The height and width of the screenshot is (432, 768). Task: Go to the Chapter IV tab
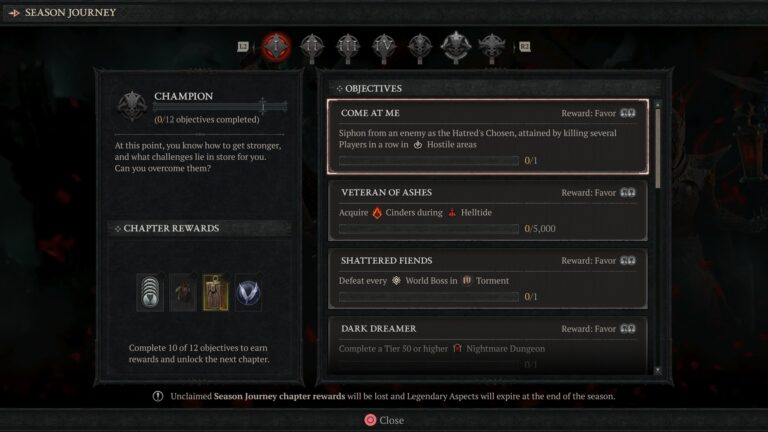pyautogui.click(x=384, y=46)
